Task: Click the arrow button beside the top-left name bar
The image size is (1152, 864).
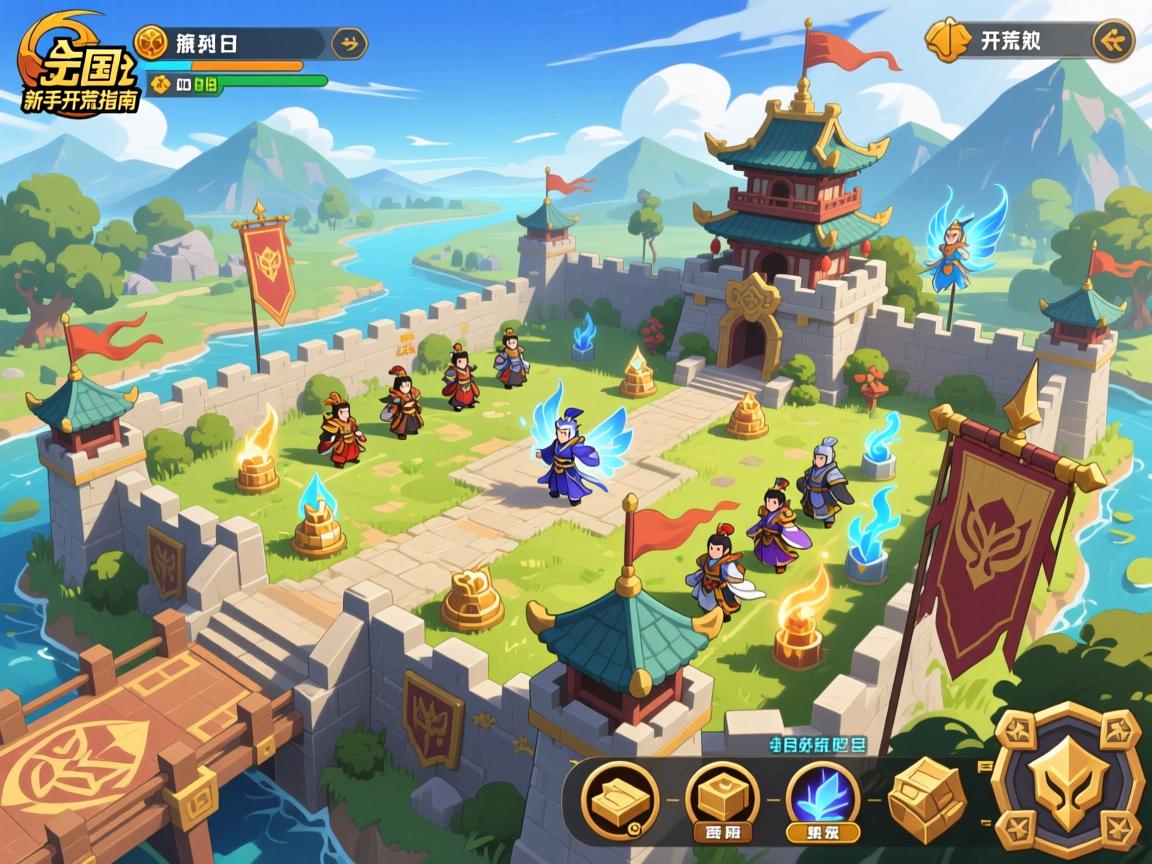Action: 349,43
